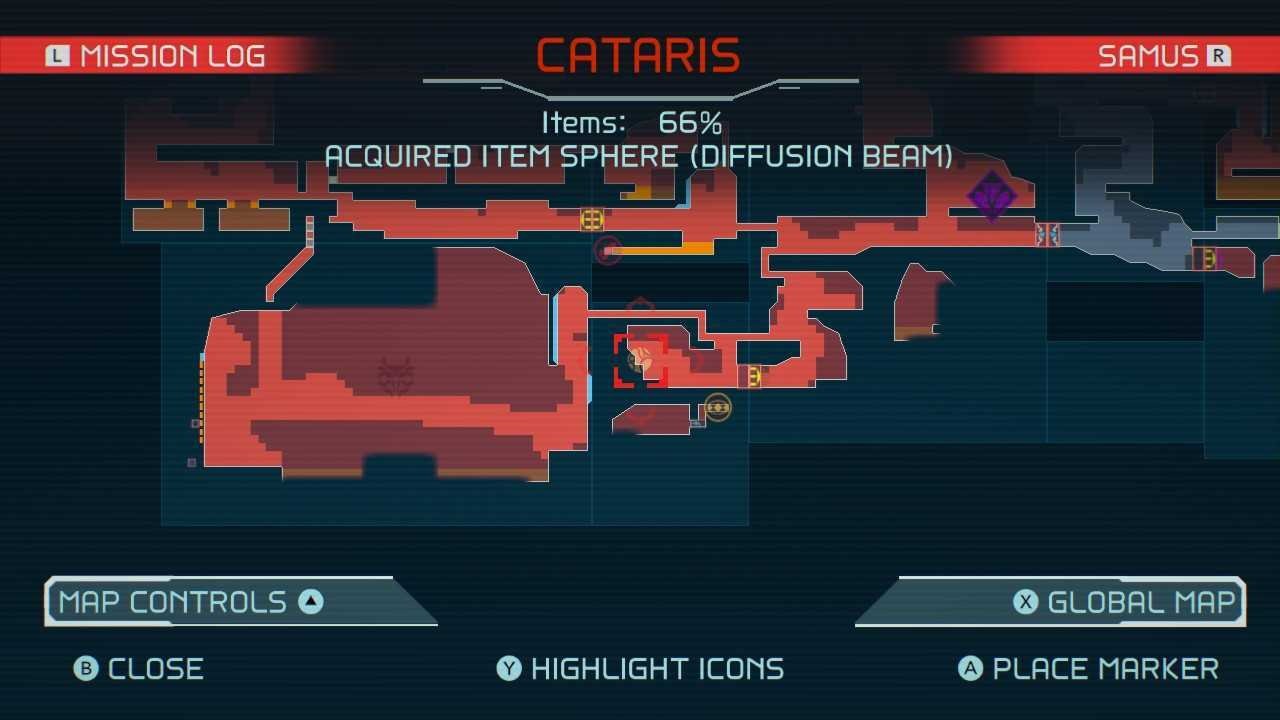Click the blue-arrow door between red and grey areas
Viewport: 1280px width, 720px height.
[1047, 235]
